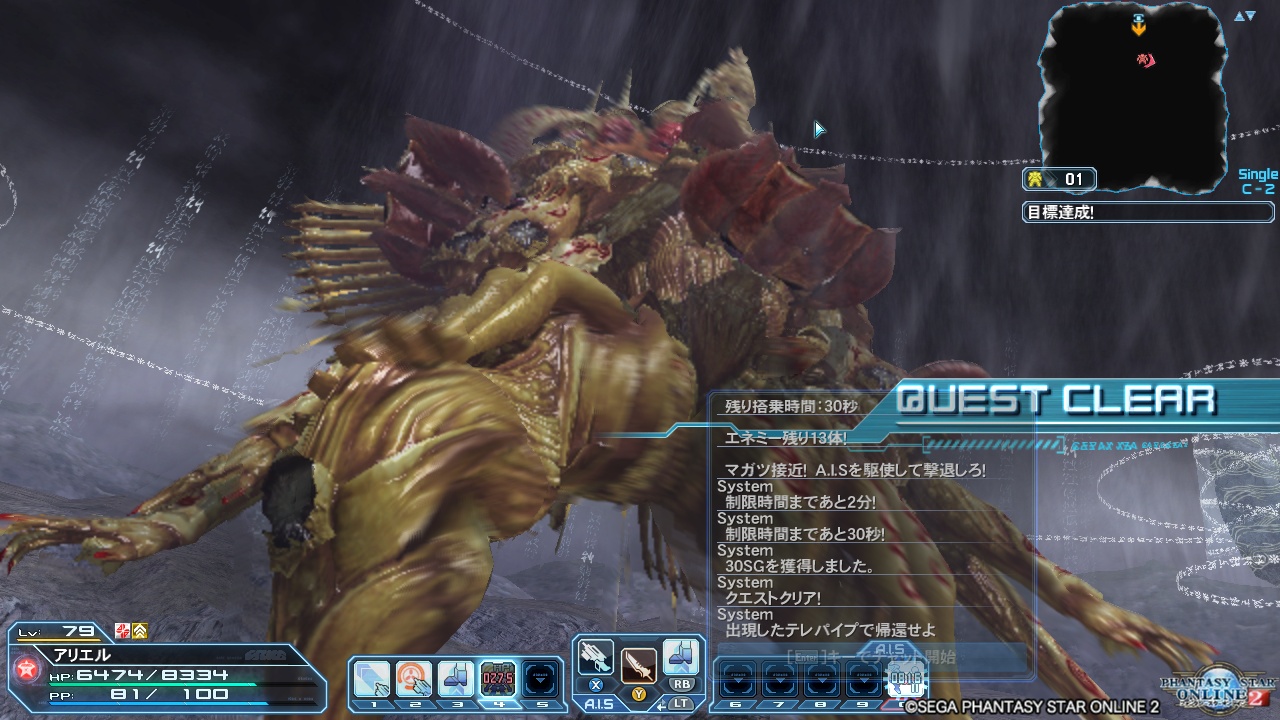The width and height of the screenshot is (1280, 720).
Task: Select the red star class emblem
Action: coord(26,669)
